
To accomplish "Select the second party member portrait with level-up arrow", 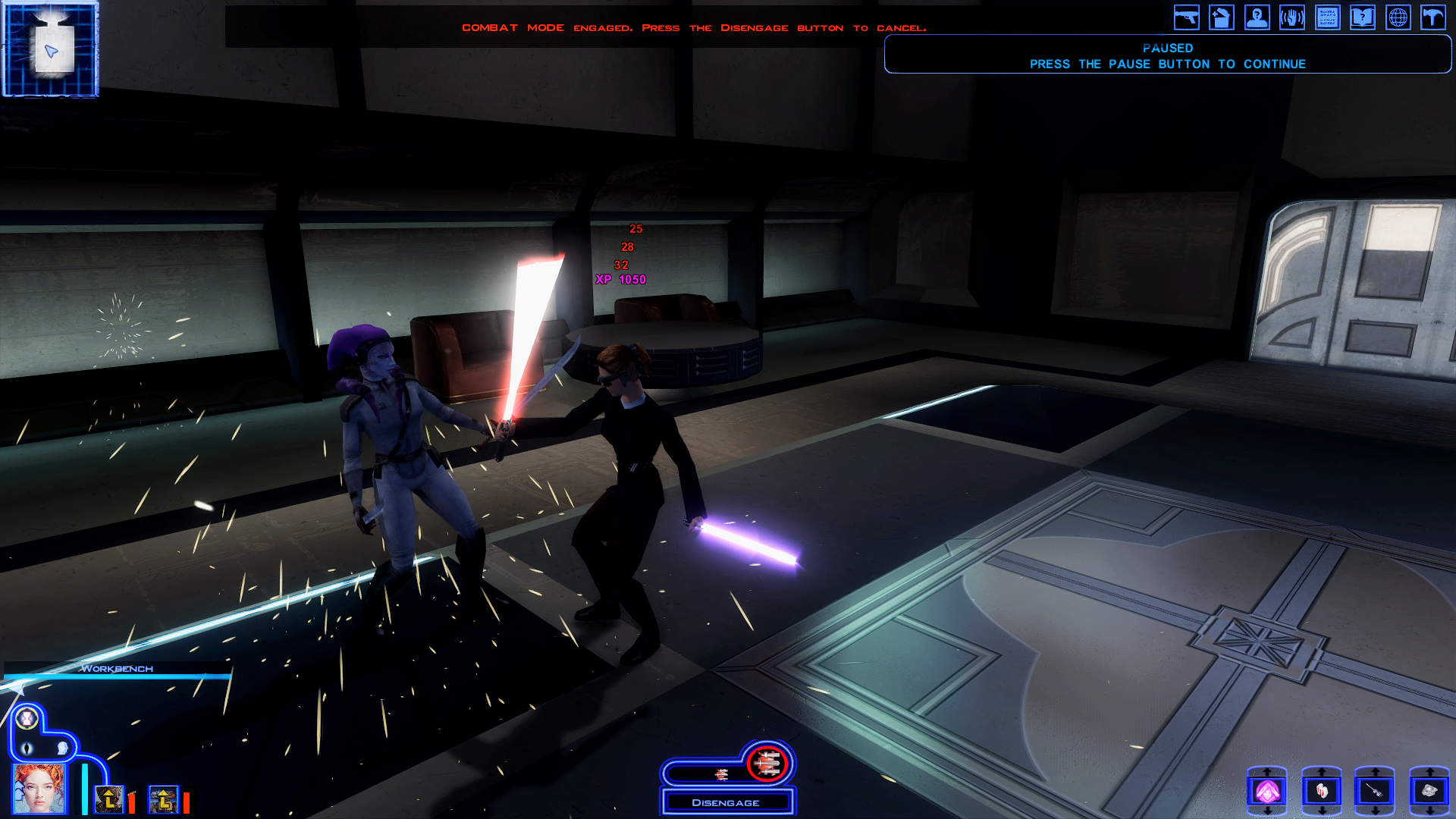I will click(163, 799).
